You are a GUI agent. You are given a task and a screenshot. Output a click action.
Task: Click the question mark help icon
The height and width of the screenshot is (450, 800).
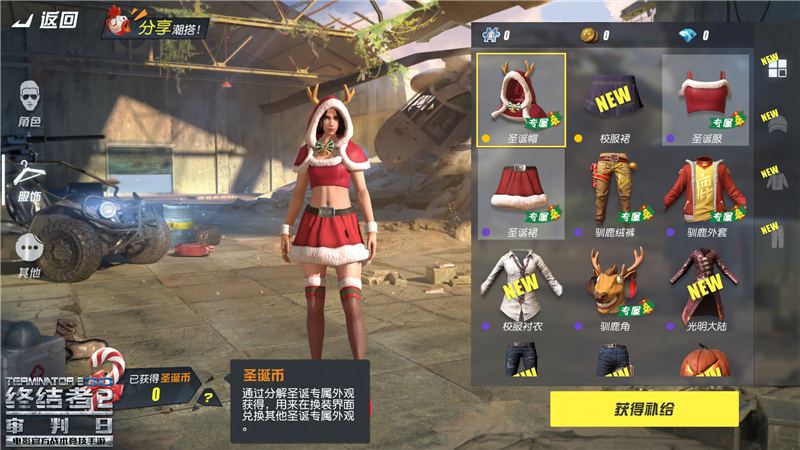[x=208, y=398]
